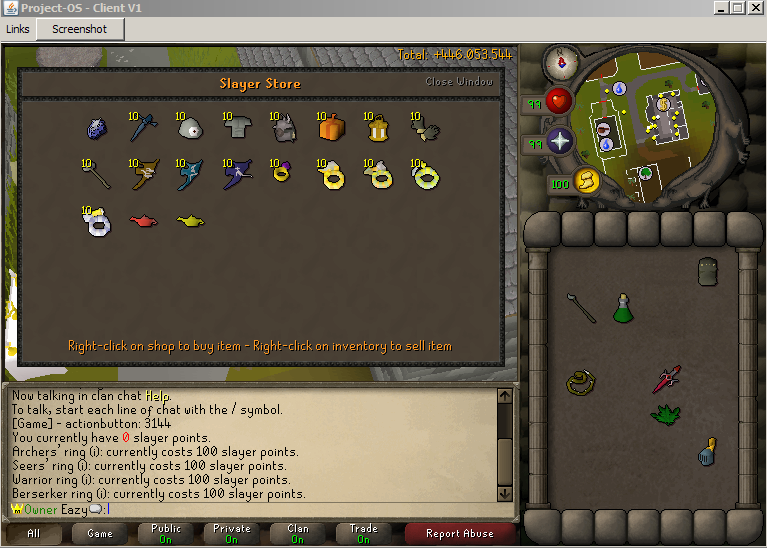This screenshot has height=548, width=767.
Task: Choose the grey platebody in Slayer Store
Action: click(236, 126)
